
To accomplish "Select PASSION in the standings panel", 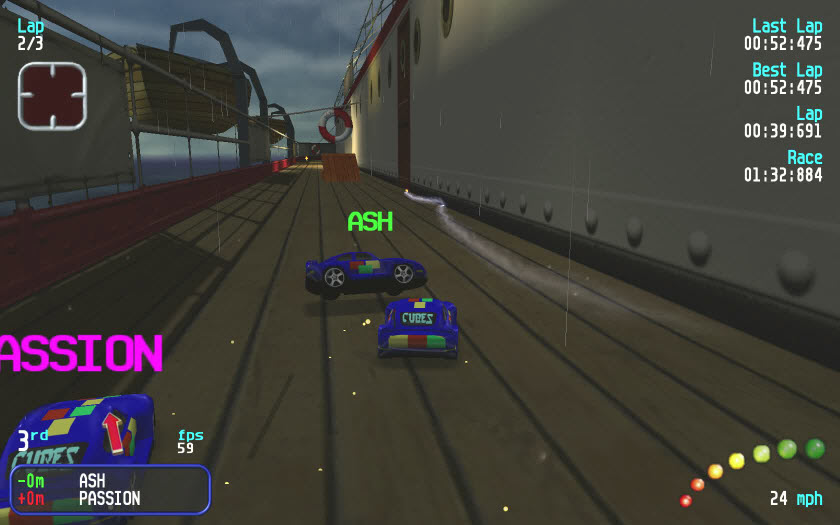I will point(109,498).
